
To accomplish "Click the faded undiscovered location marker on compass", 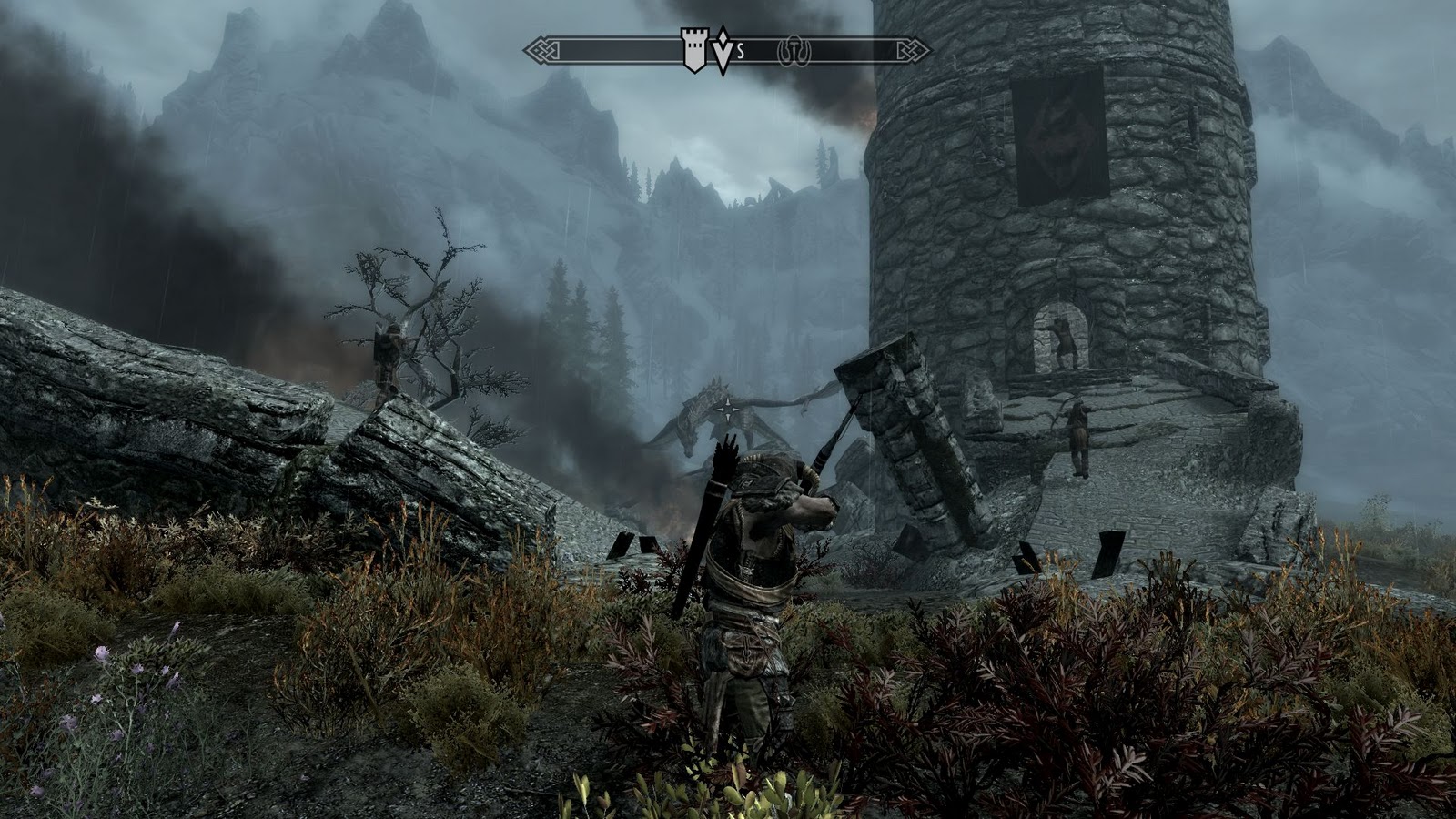I will [794, 52].
